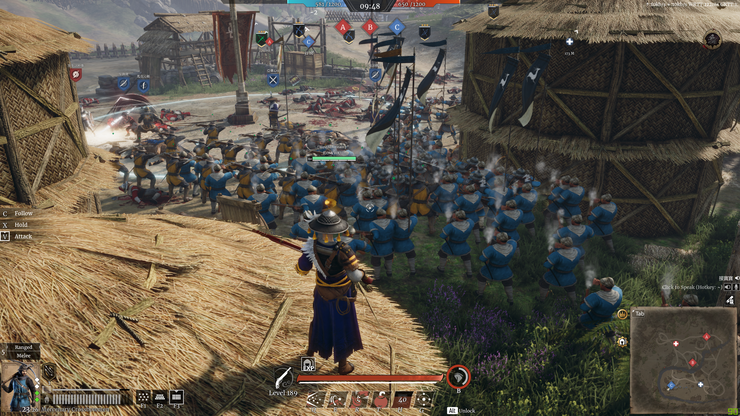Click the blue capture point C objective icon
740x416 pixels.
[x=397, y=27]
